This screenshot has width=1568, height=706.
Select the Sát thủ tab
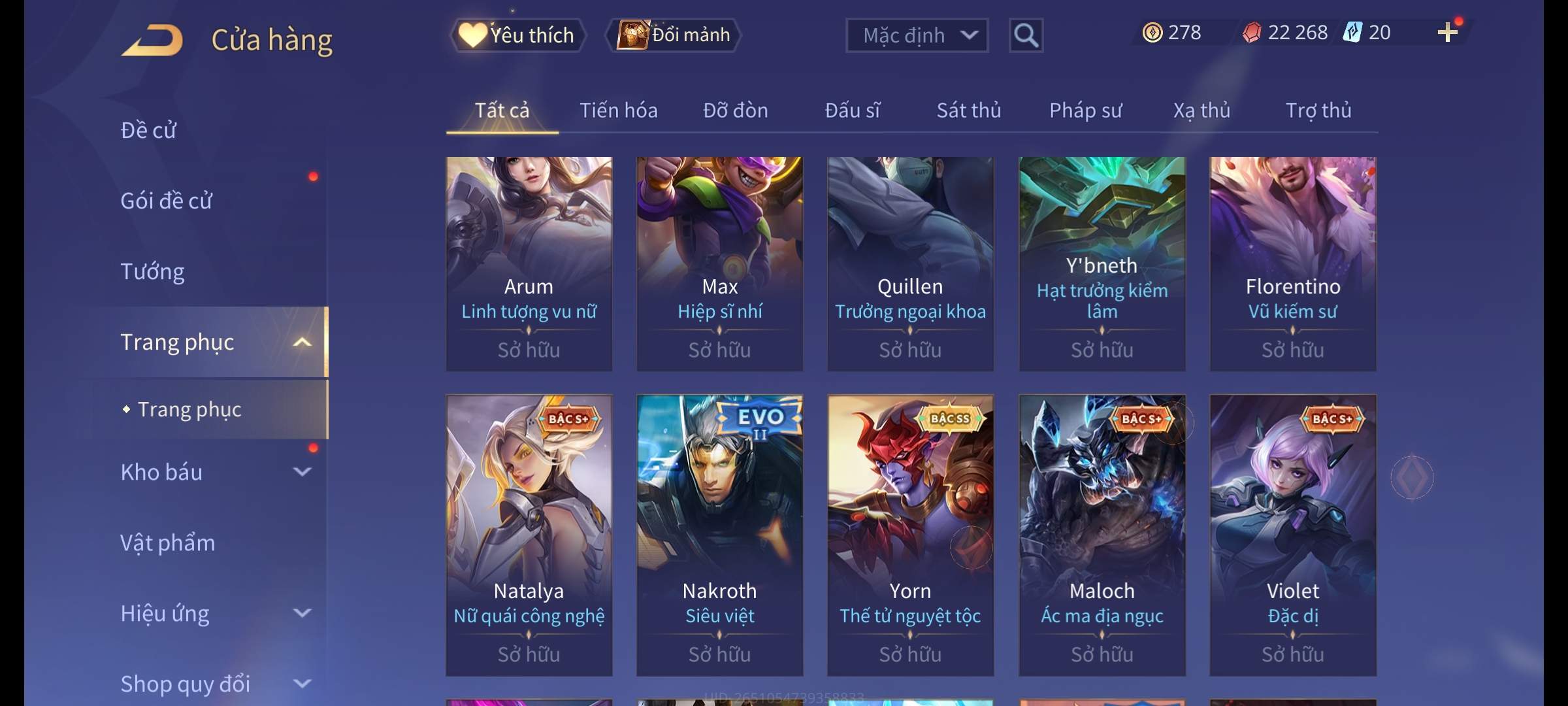(968, 110)
